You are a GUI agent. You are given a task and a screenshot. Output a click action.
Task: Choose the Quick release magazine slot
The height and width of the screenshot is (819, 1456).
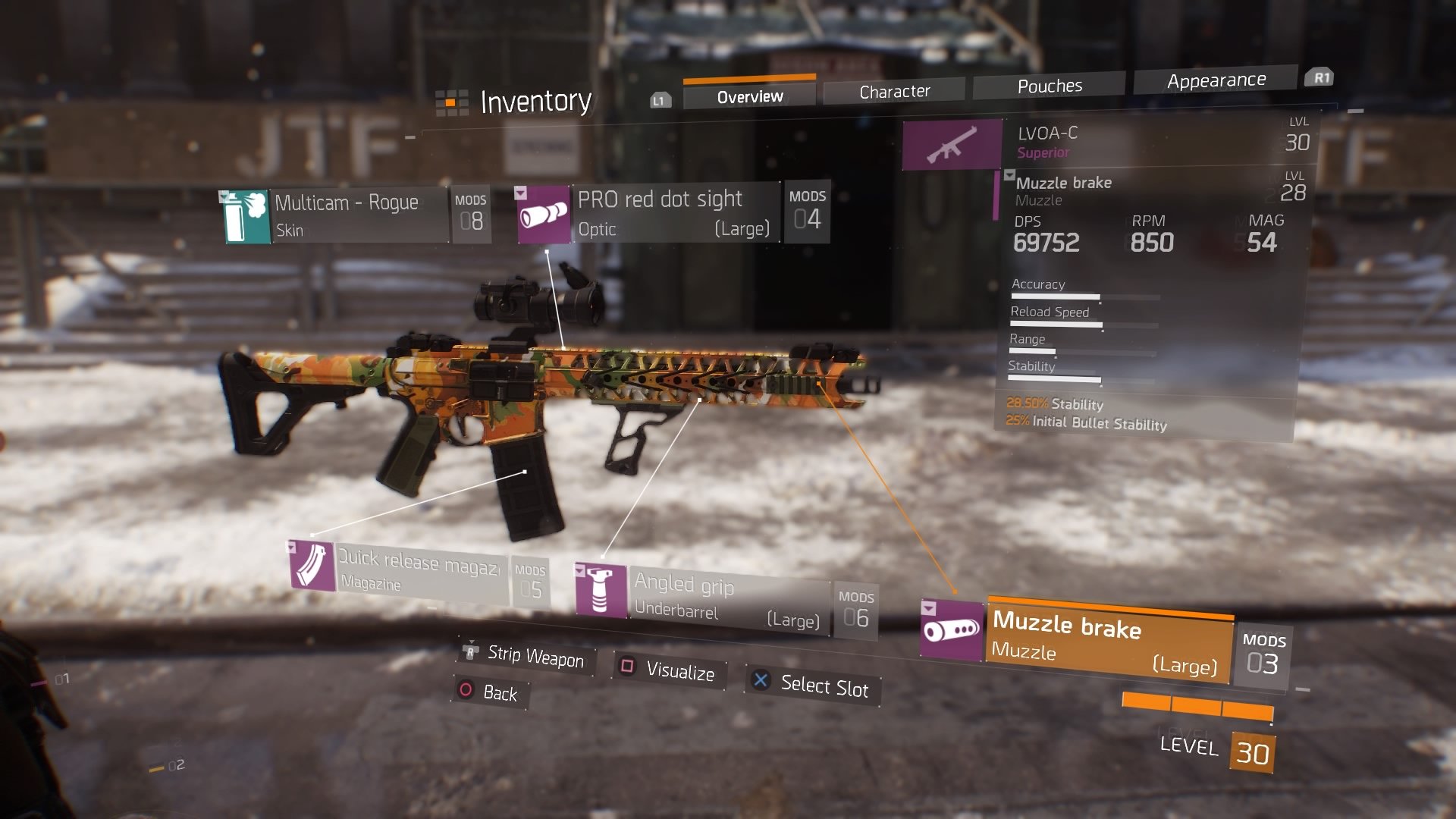417,570
